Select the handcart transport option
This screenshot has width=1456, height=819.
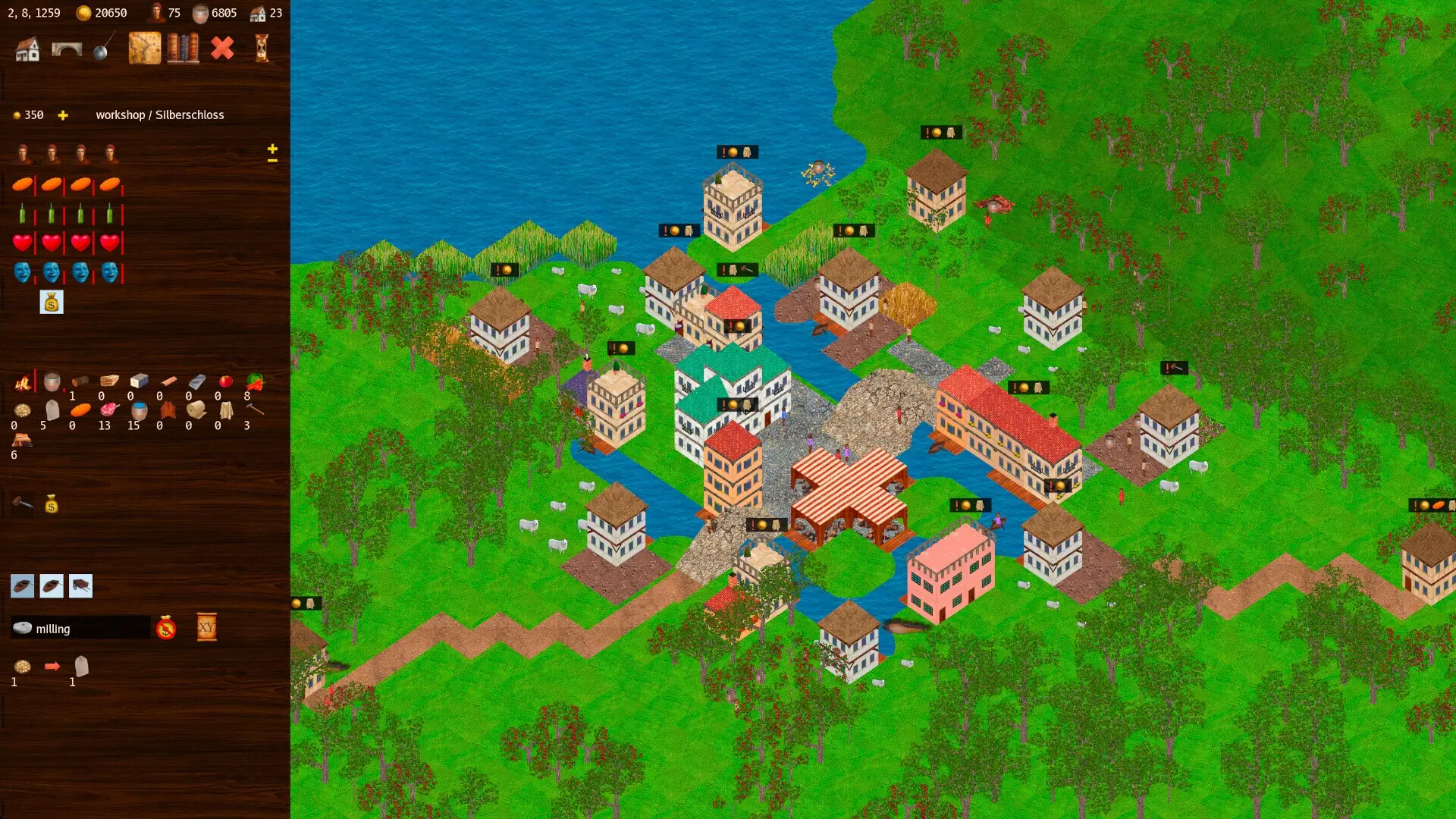tap(80, 585)
